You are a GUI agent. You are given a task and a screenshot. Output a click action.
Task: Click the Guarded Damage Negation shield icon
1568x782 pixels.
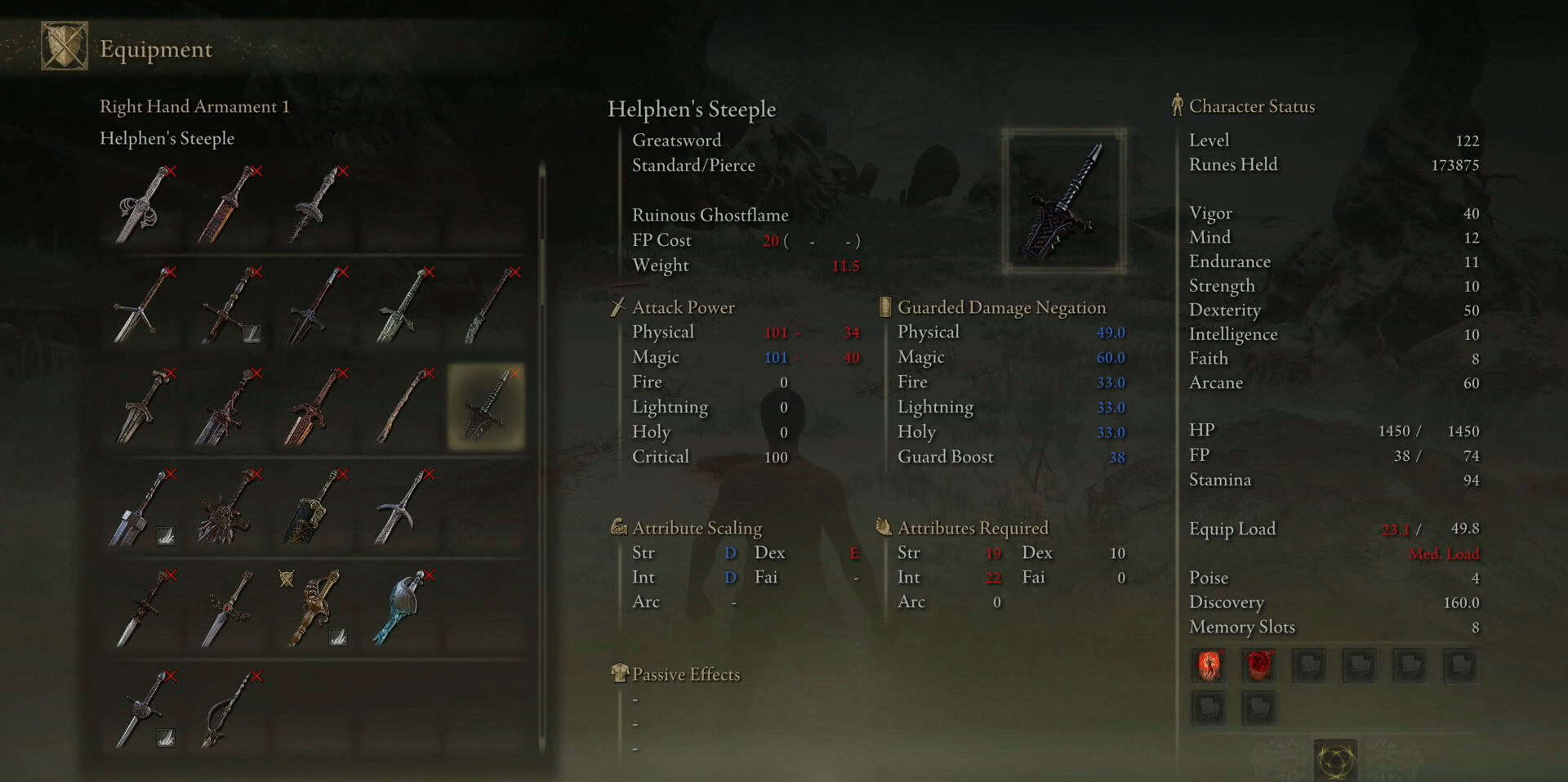(x=885, y=307)
